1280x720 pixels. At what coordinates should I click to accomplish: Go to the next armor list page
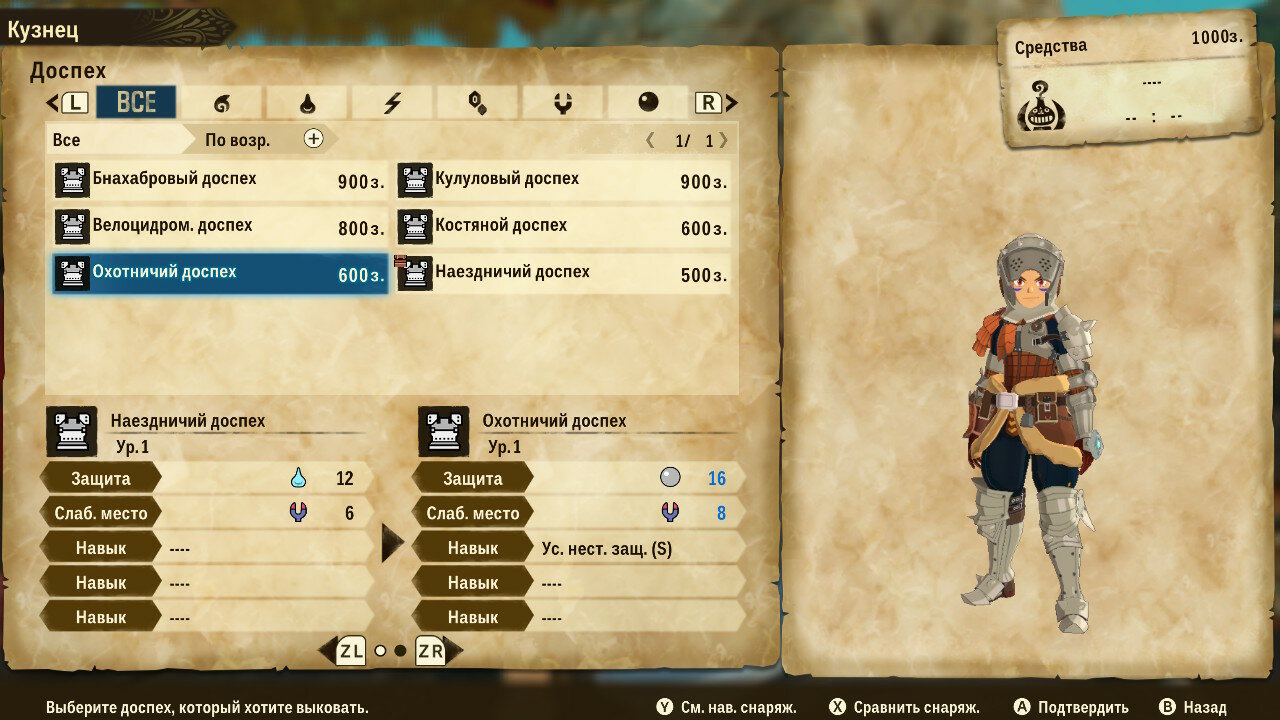coord(723,140)
